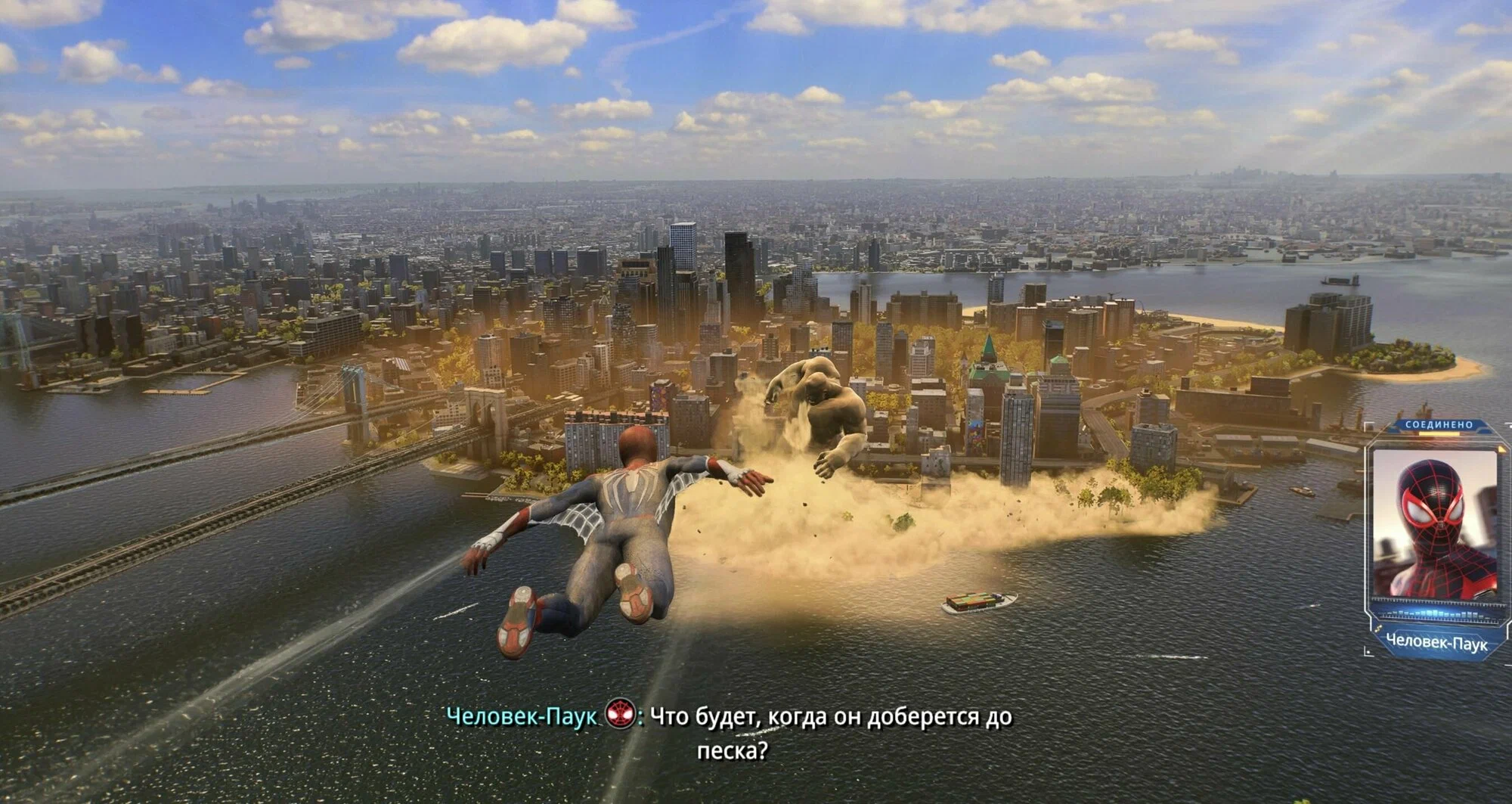1512x804 pixels.
Task: Click the blue signal strength slider on the card
Action: pyautogui.click(x=1439, y=612)
